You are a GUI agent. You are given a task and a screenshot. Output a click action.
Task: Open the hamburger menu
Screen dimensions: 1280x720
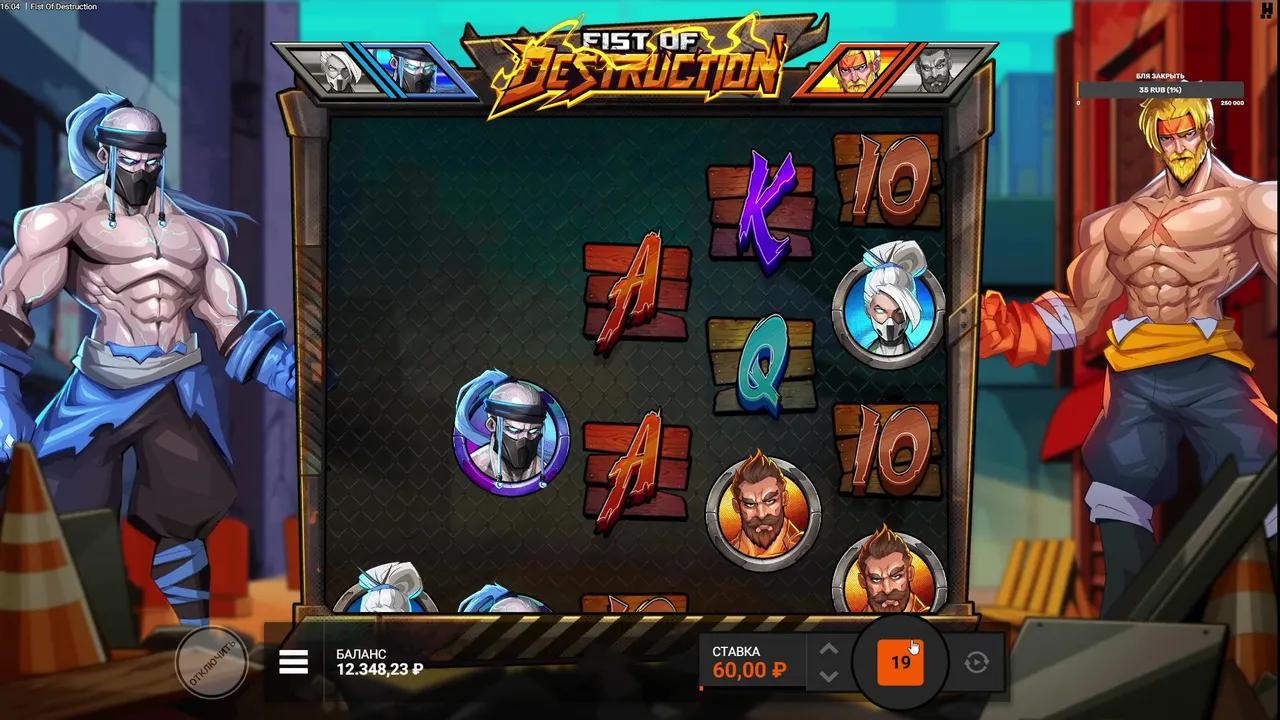coord(293,662)
